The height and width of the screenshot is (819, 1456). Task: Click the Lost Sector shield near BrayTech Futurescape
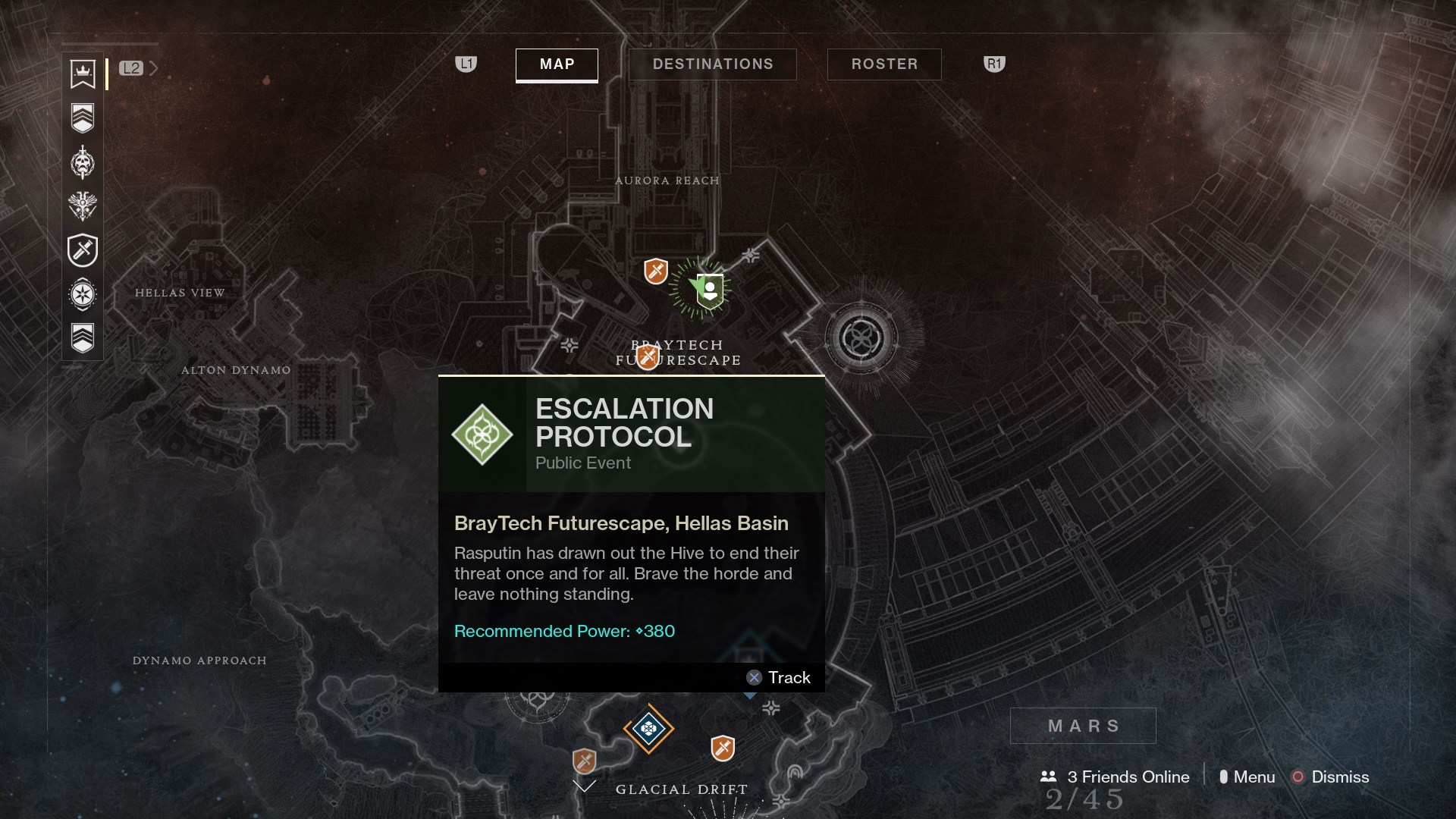pyautogui.click(x=646, y=357)
